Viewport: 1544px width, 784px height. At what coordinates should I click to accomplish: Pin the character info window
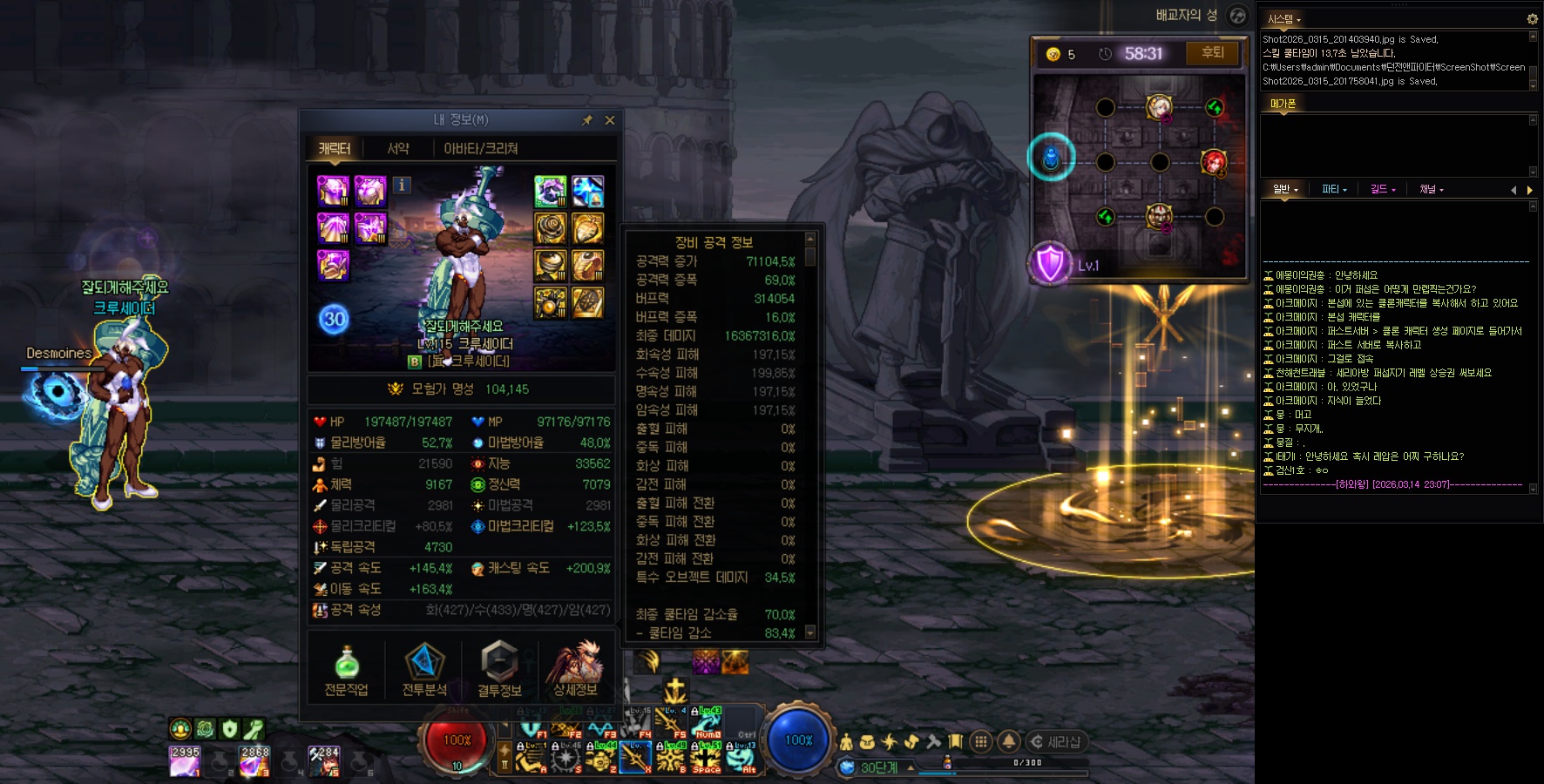(x=587, y=120)
